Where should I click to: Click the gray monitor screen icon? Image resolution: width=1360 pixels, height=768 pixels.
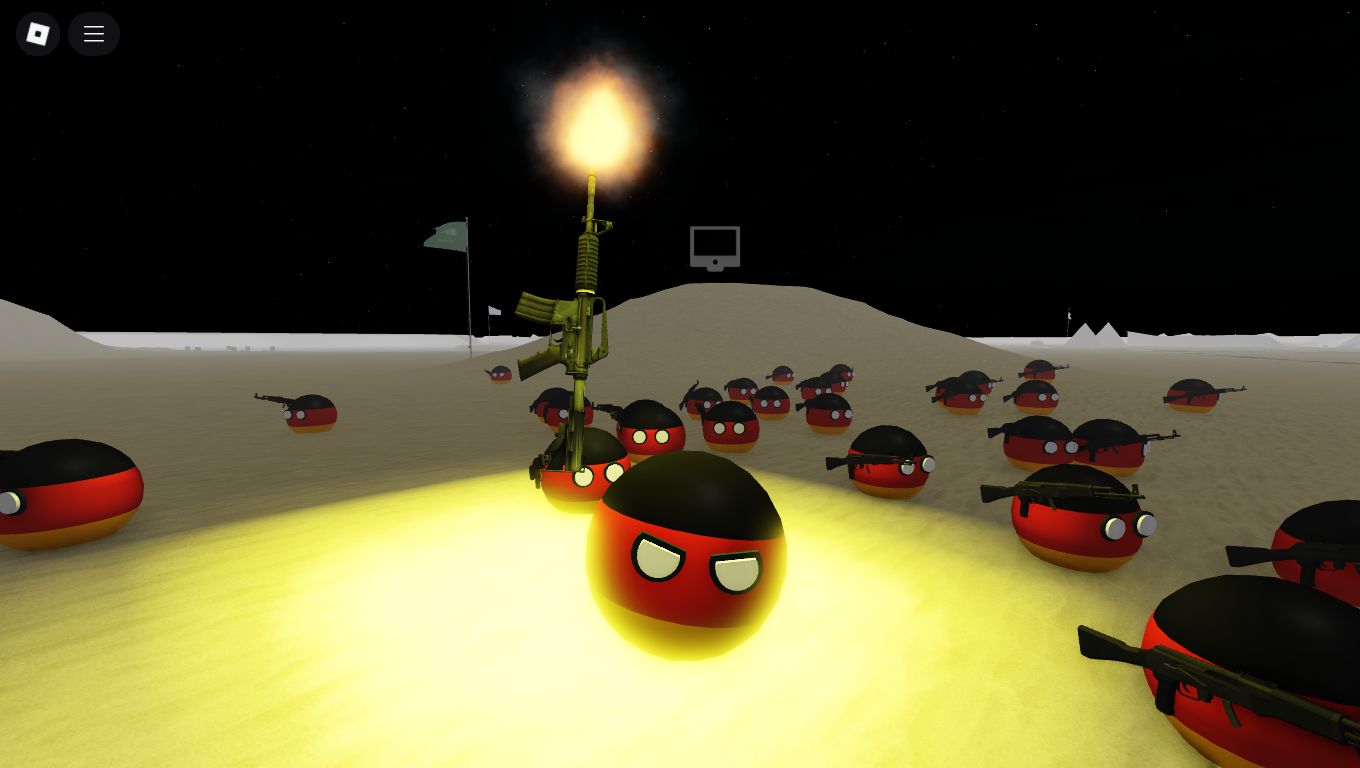pyautogui.click(x=714, y=247)
